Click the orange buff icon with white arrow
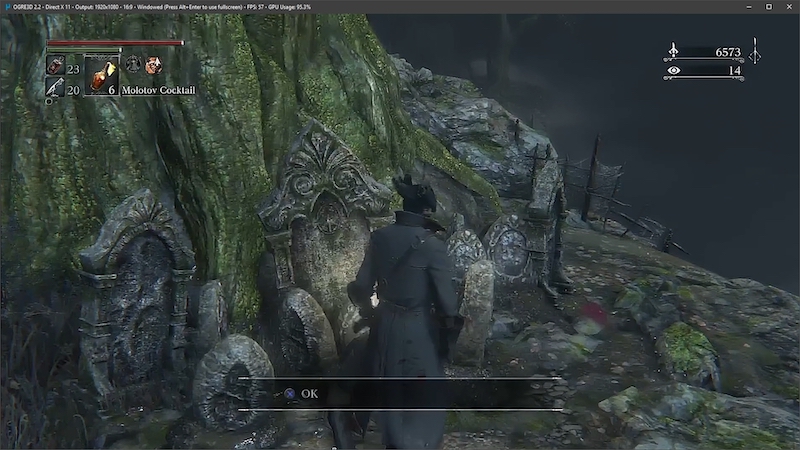 [153, 65]
